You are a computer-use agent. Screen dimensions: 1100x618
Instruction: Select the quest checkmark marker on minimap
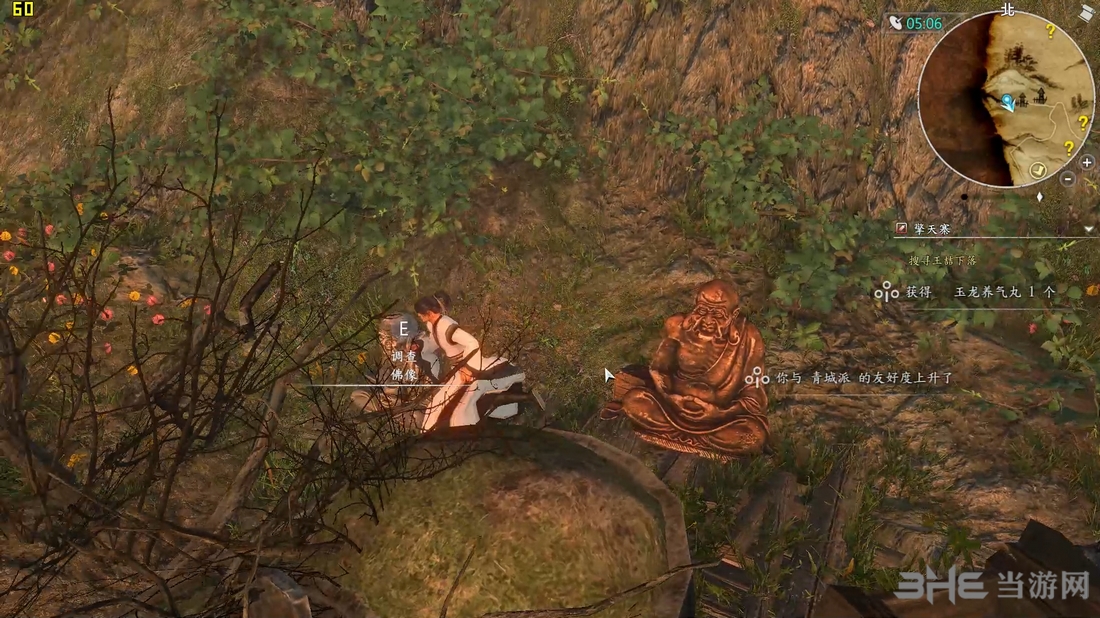click(x=1038, y=171)
